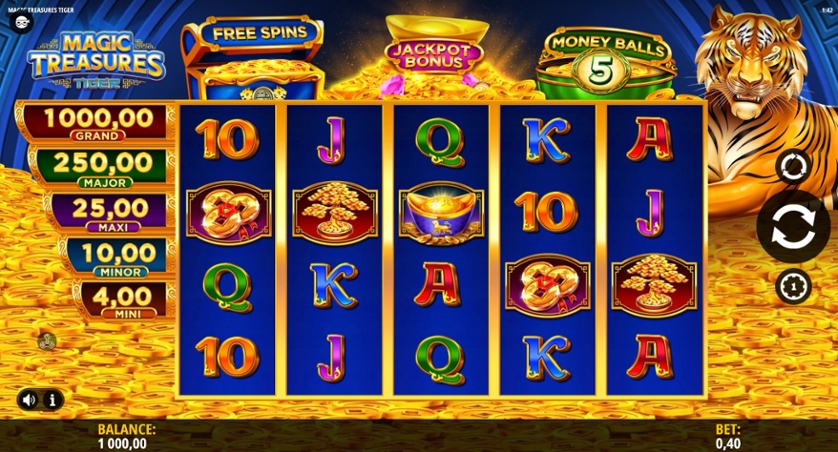Viewport: 838px width, 452px height.
Task: Click the small joystick icon on the coins
Action: pyautogui.click(x=45, y=341)
